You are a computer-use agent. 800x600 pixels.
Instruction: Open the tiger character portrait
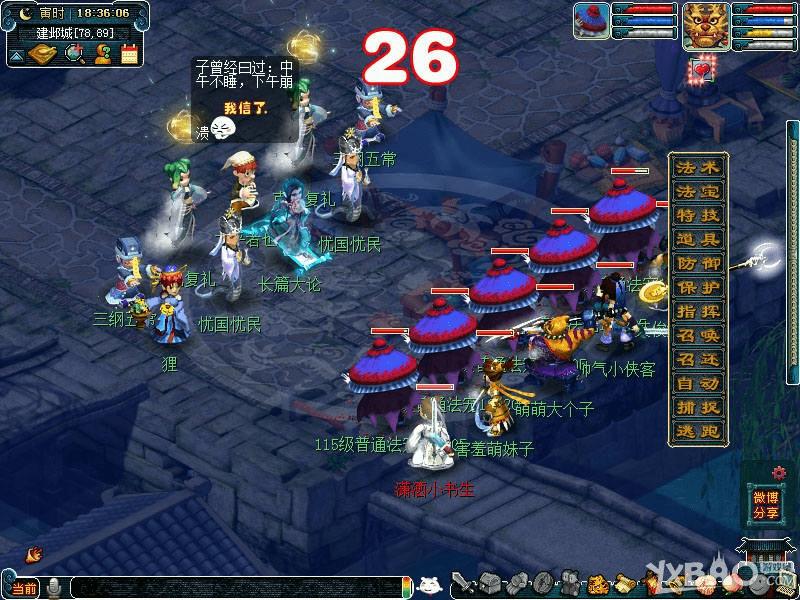[705, 24]
